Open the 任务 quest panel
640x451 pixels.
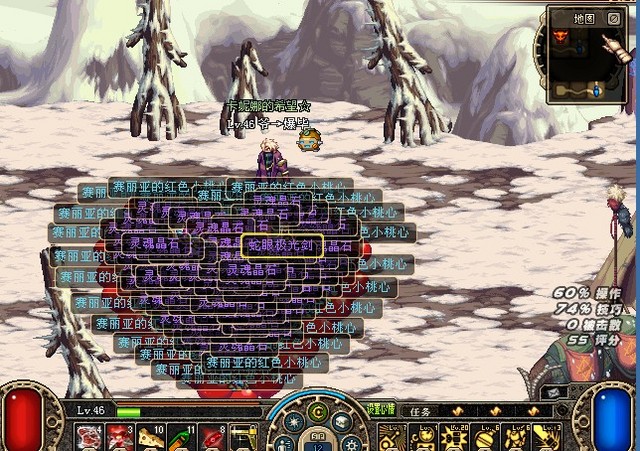(x=420, y=411)
